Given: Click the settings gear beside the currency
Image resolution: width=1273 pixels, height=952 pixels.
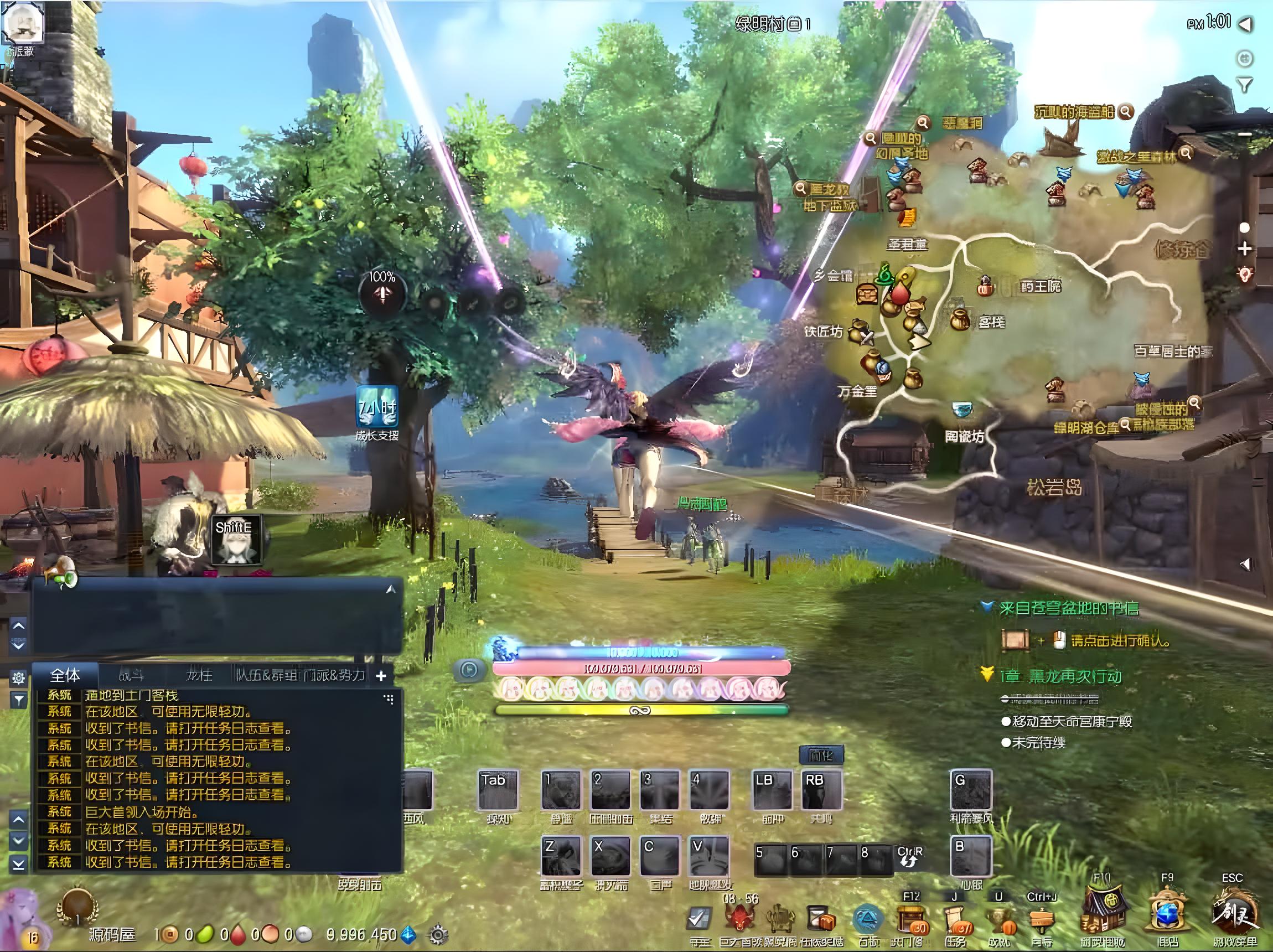Looking at the screenshot, I should tap(438, 935).
